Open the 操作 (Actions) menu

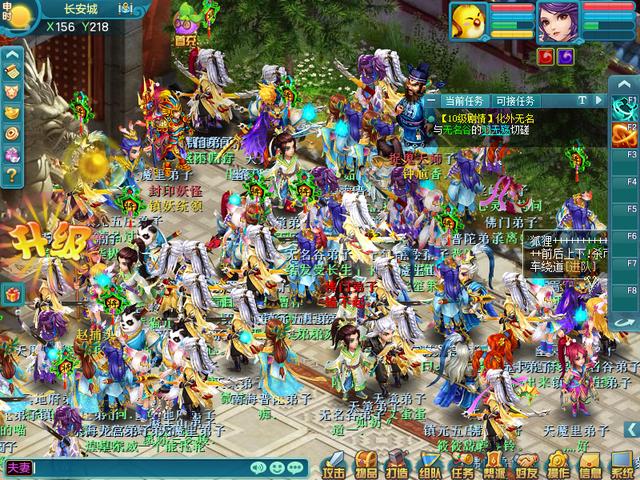tap(558, 466)
